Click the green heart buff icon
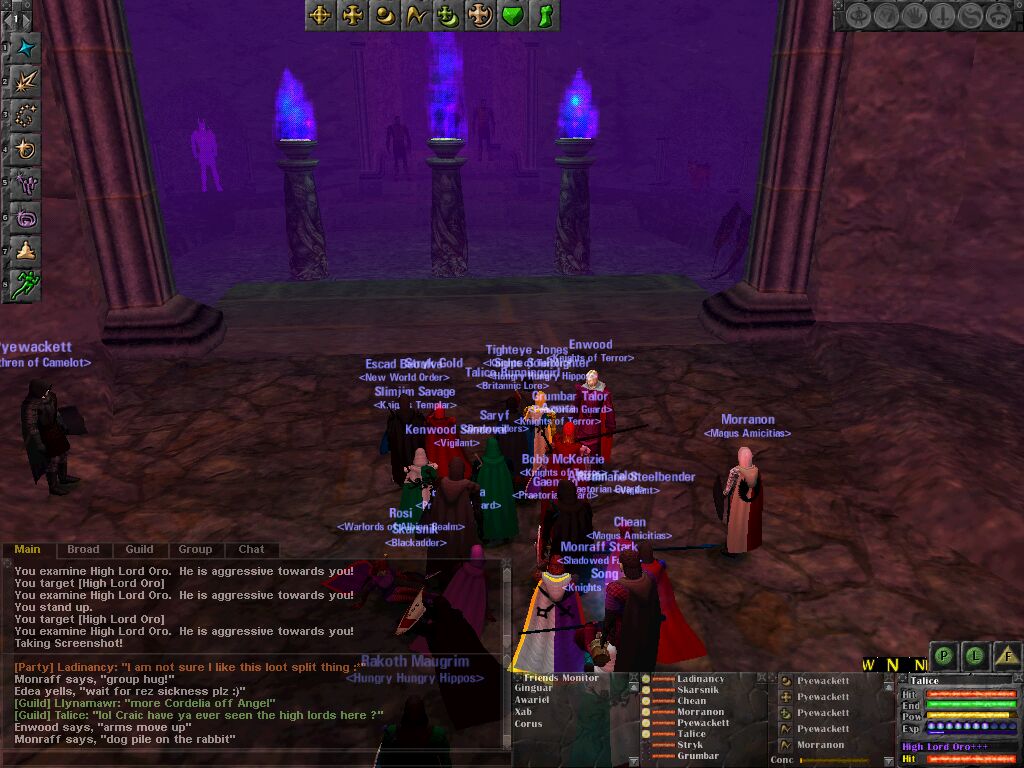This screenshot has width=1024, height=768. [x=512, y=15]
